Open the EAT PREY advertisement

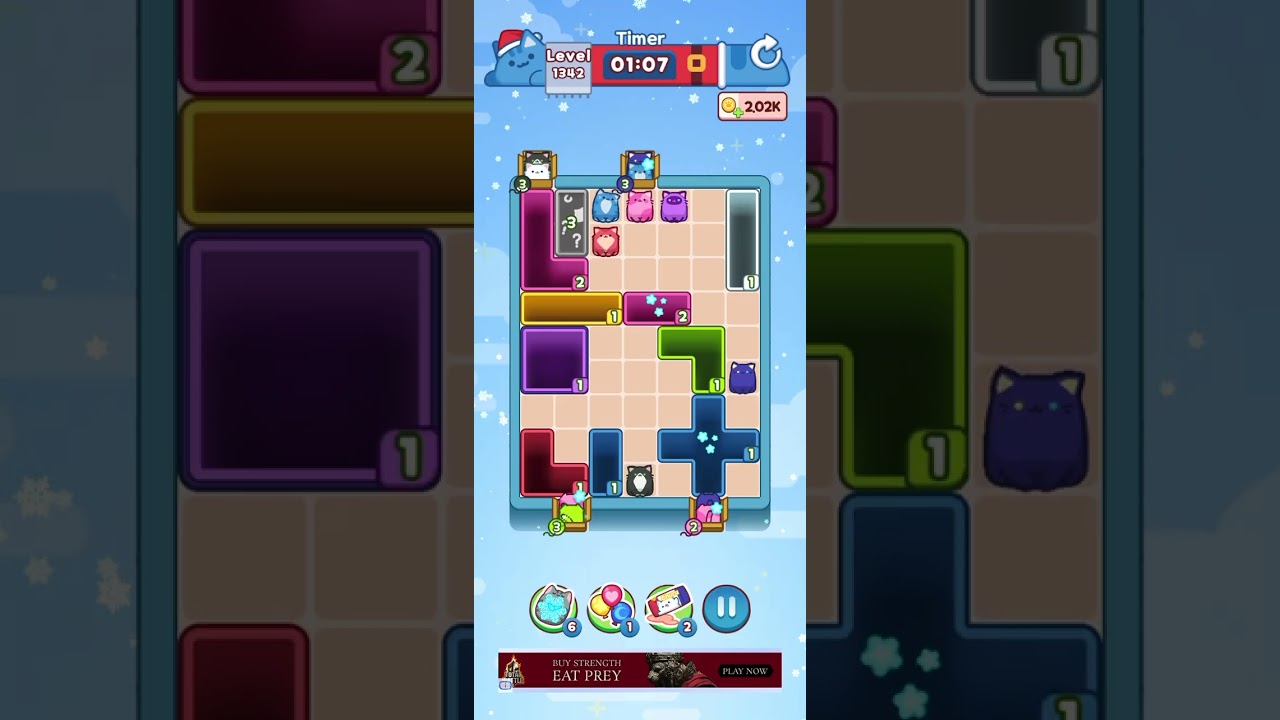pyautogui.click(x=640, y=670)
